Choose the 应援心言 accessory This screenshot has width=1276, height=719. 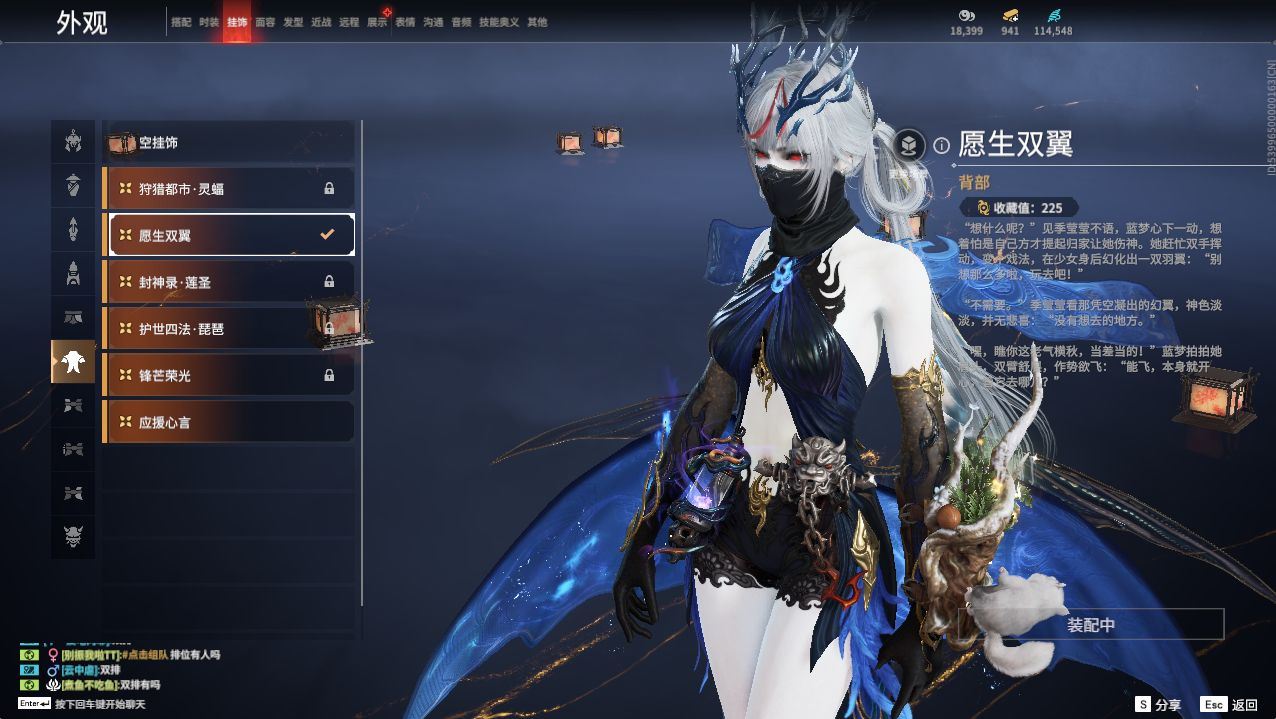pos(229,422)
